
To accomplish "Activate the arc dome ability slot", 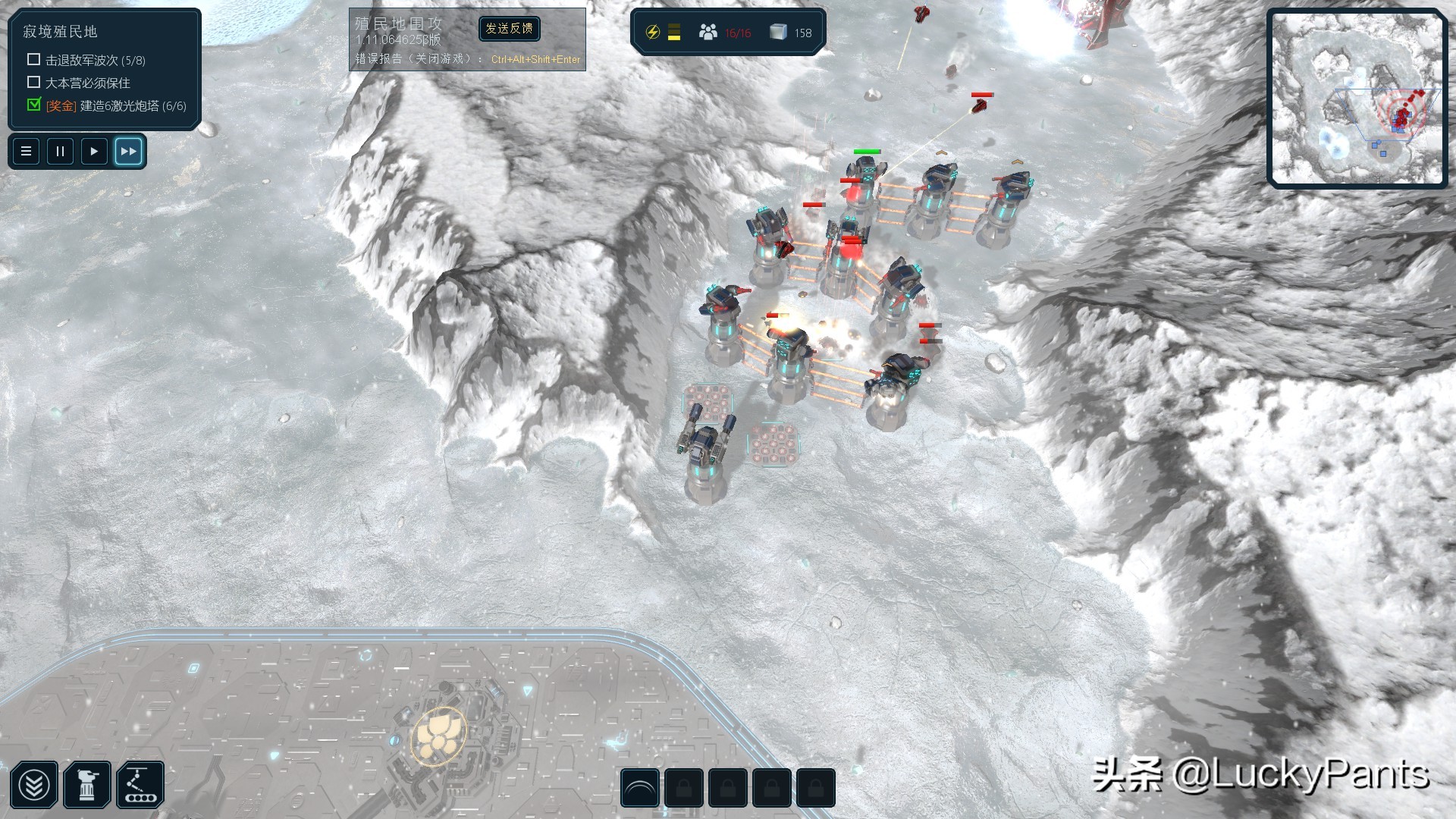I will 640,789.
